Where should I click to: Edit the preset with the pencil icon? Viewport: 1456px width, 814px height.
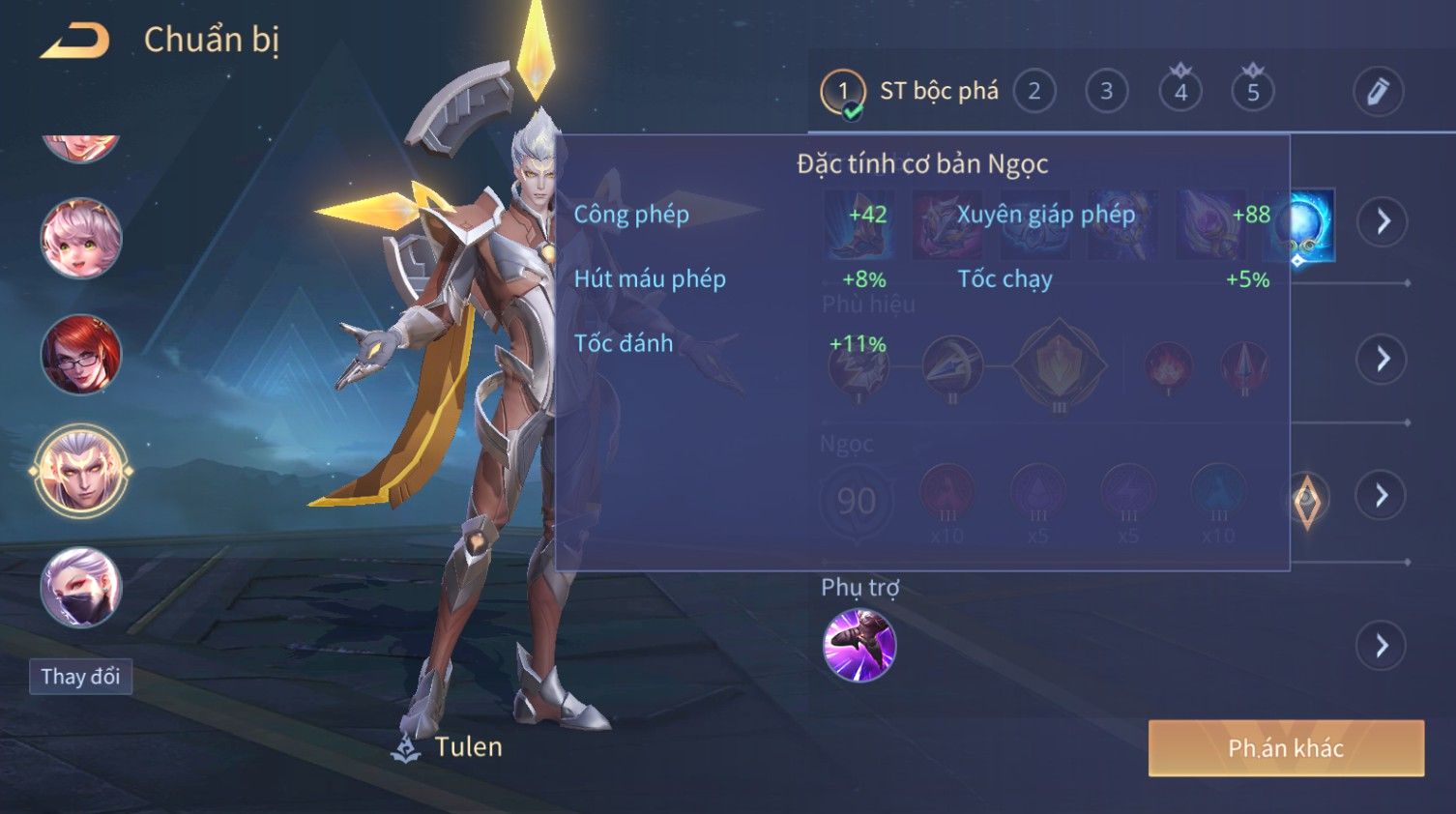(x=1377, y=92)
